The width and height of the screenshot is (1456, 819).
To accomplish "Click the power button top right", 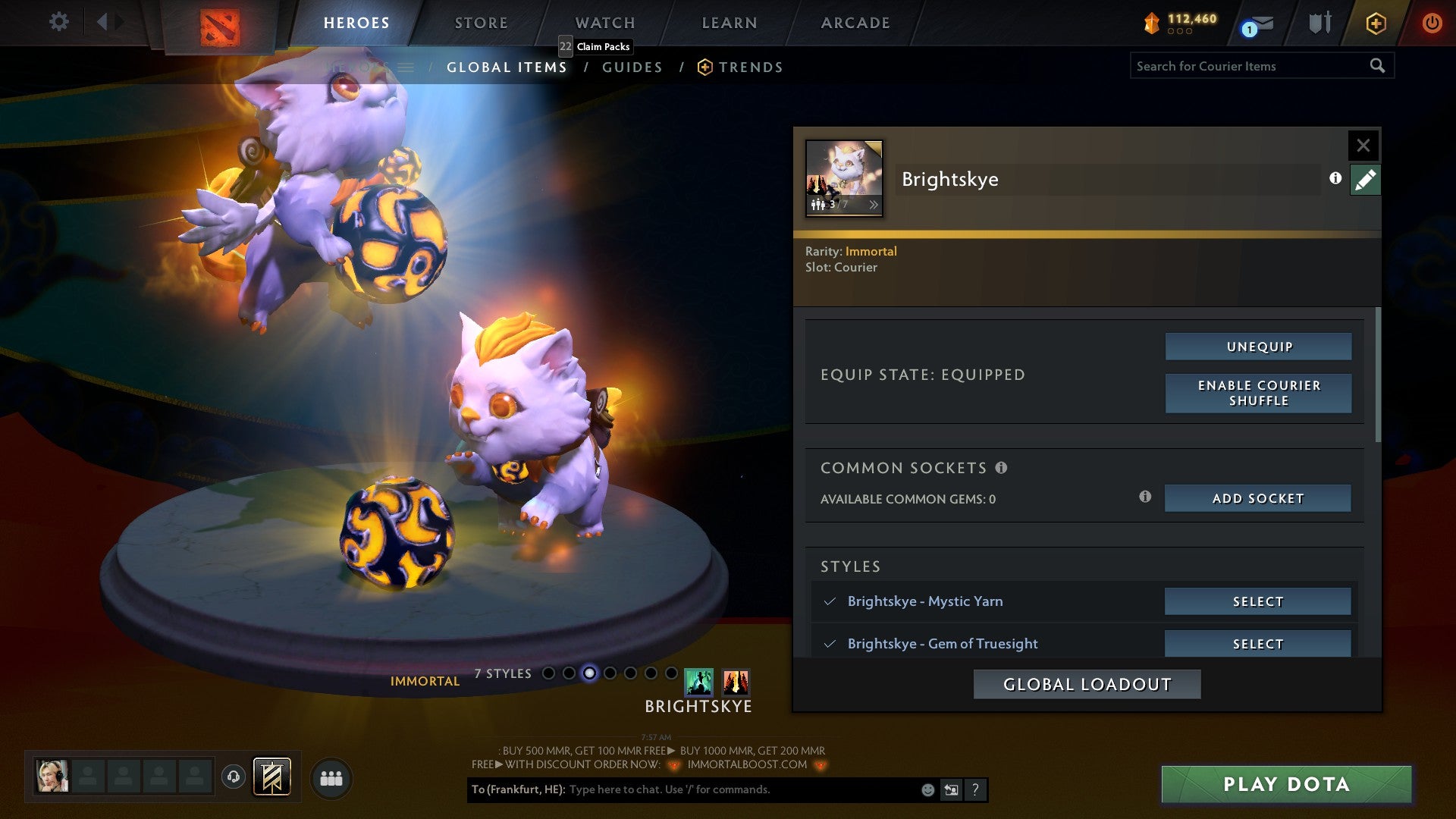I will (1432, 23).
